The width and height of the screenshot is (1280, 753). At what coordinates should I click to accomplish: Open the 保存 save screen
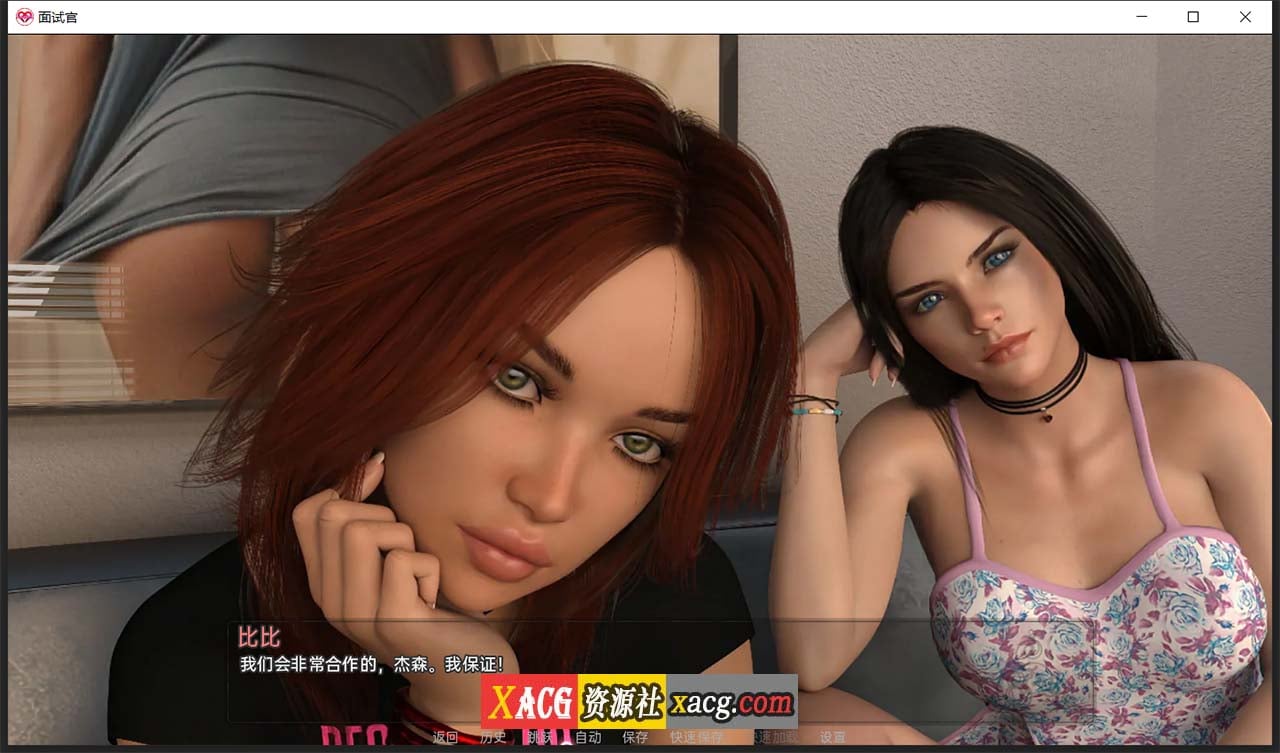click(635, 738)
